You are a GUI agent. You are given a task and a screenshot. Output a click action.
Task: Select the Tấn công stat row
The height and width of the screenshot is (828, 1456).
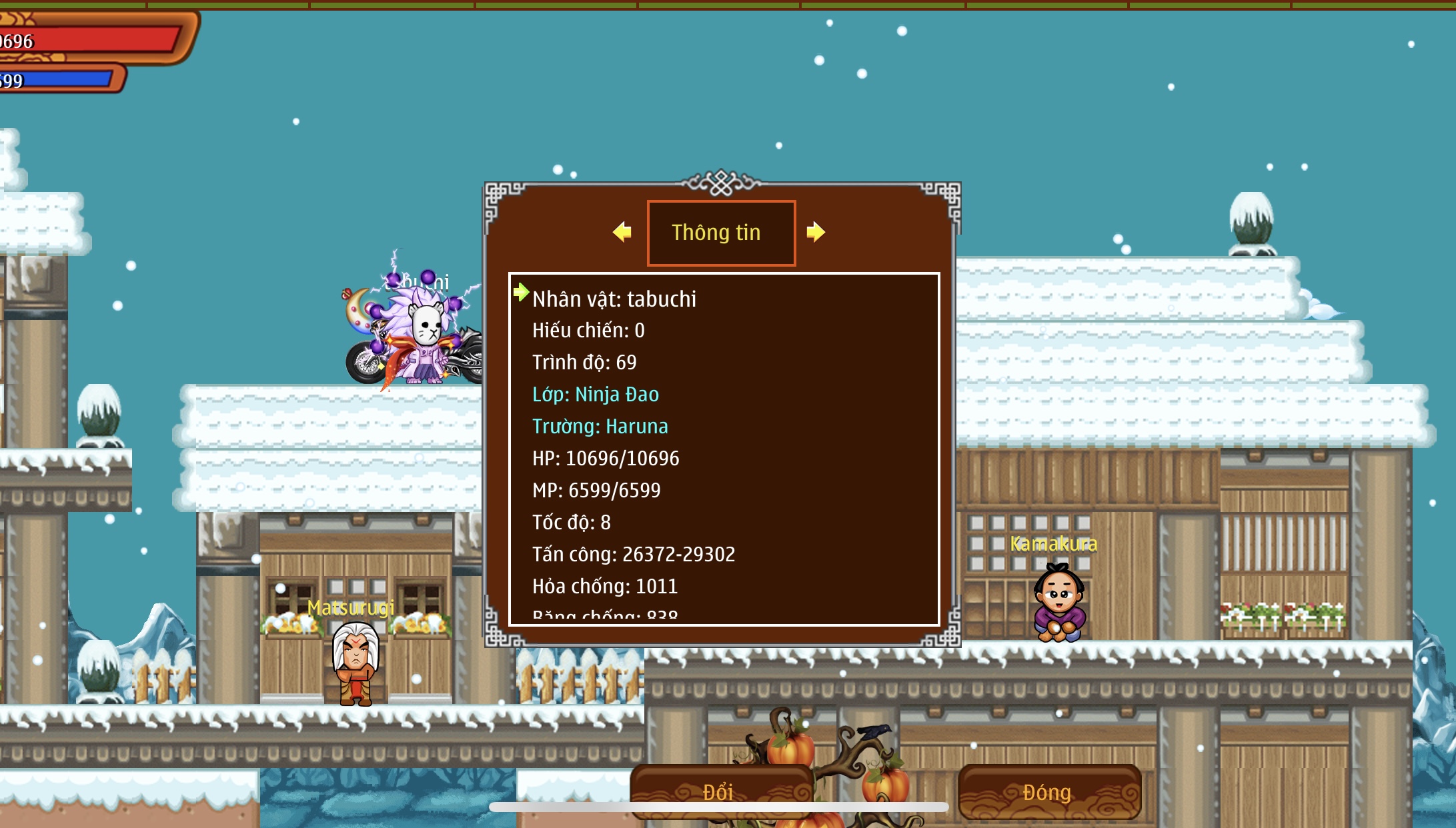(x=633, y=555)
